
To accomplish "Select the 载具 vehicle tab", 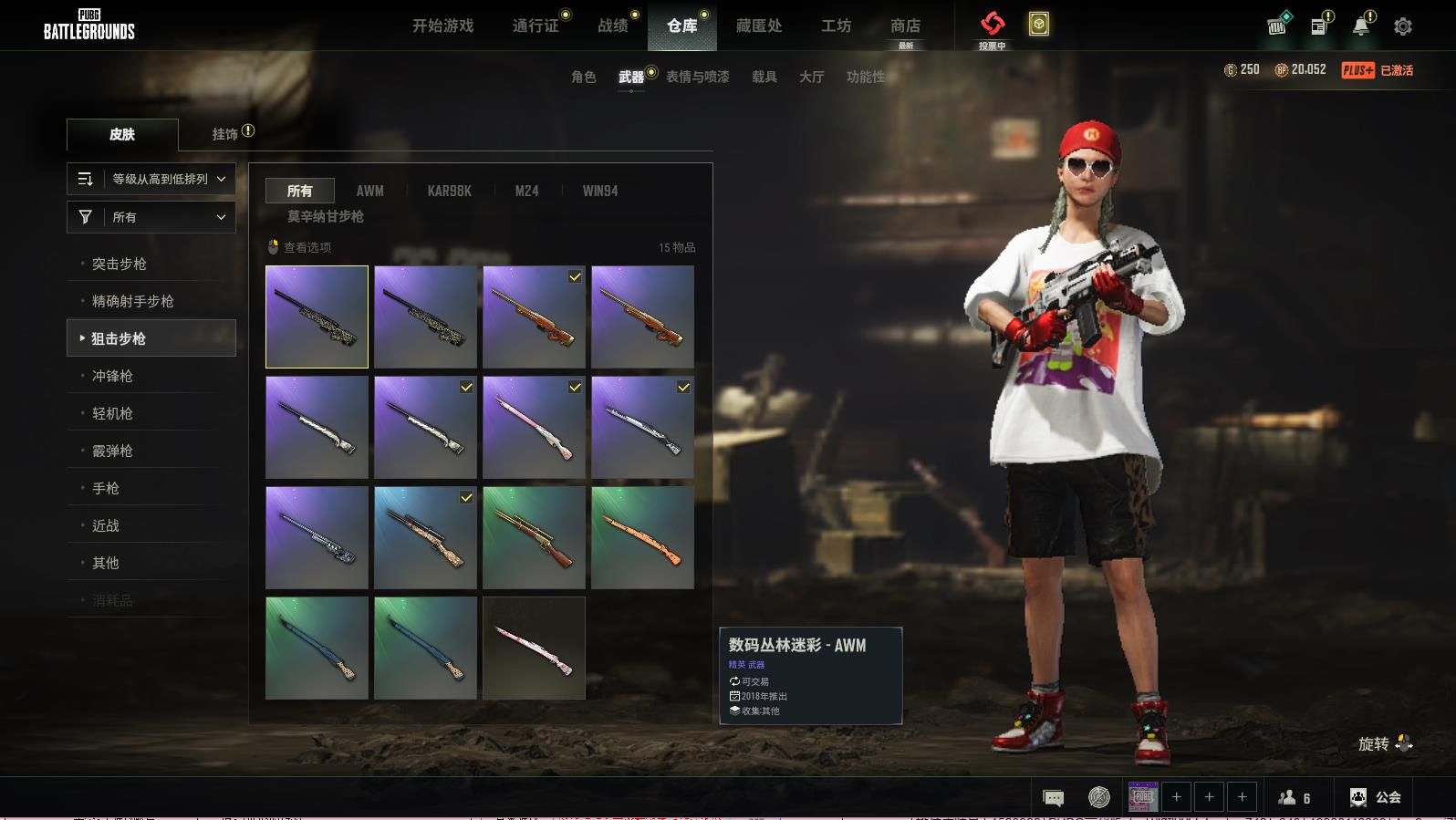I will (x=764, y=77).
